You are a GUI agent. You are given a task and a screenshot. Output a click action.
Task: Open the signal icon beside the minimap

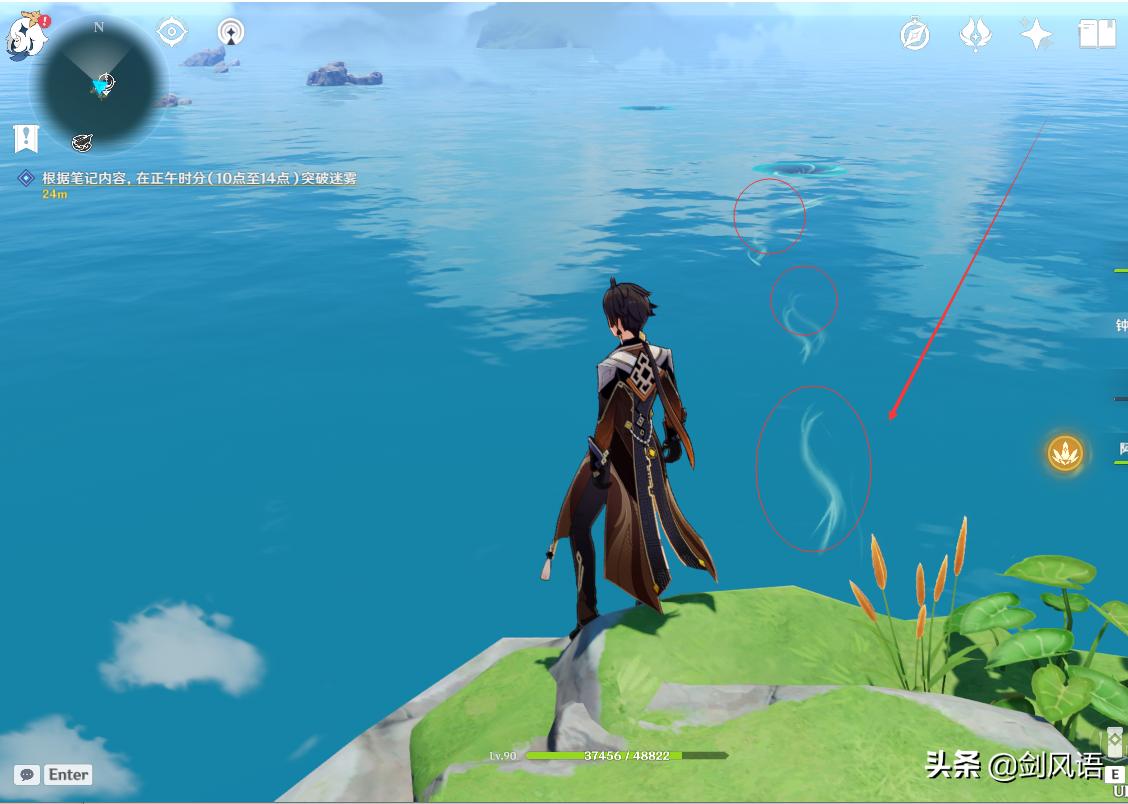232,32
